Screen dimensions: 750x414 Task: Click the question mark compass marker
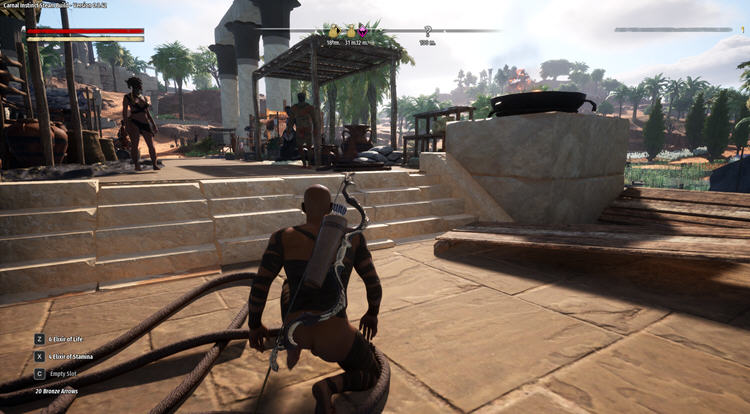[428, 32]
